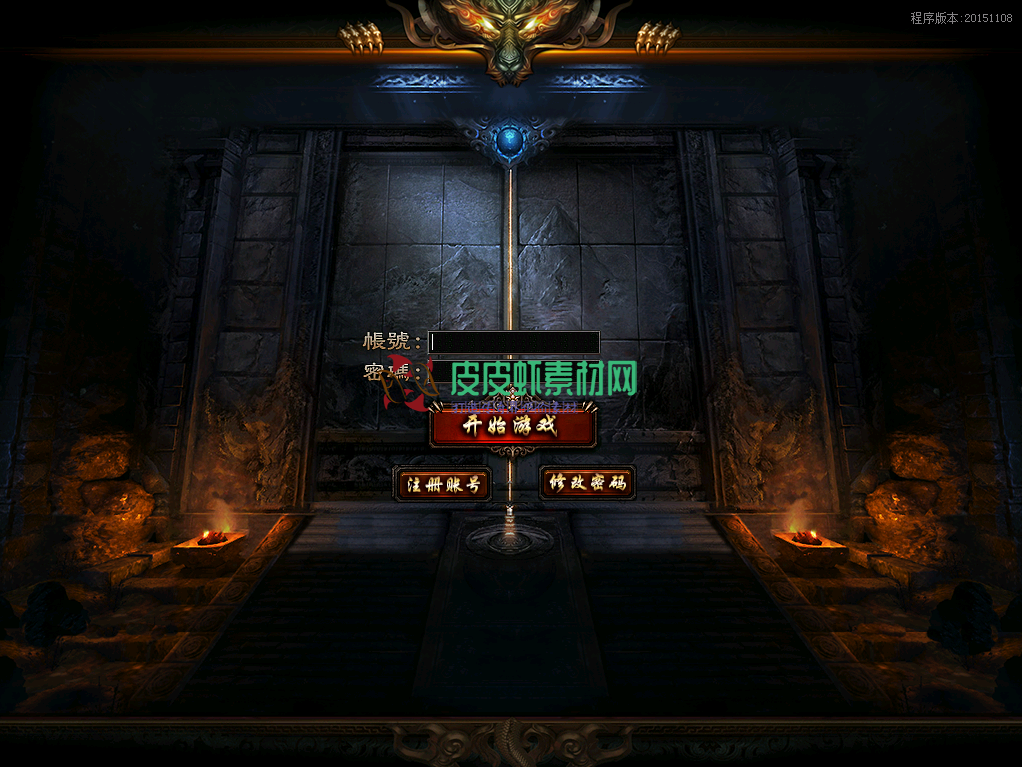Click the account (帳號) input field
Viewport: 1022px width, 767px height.
coord(514,342)
